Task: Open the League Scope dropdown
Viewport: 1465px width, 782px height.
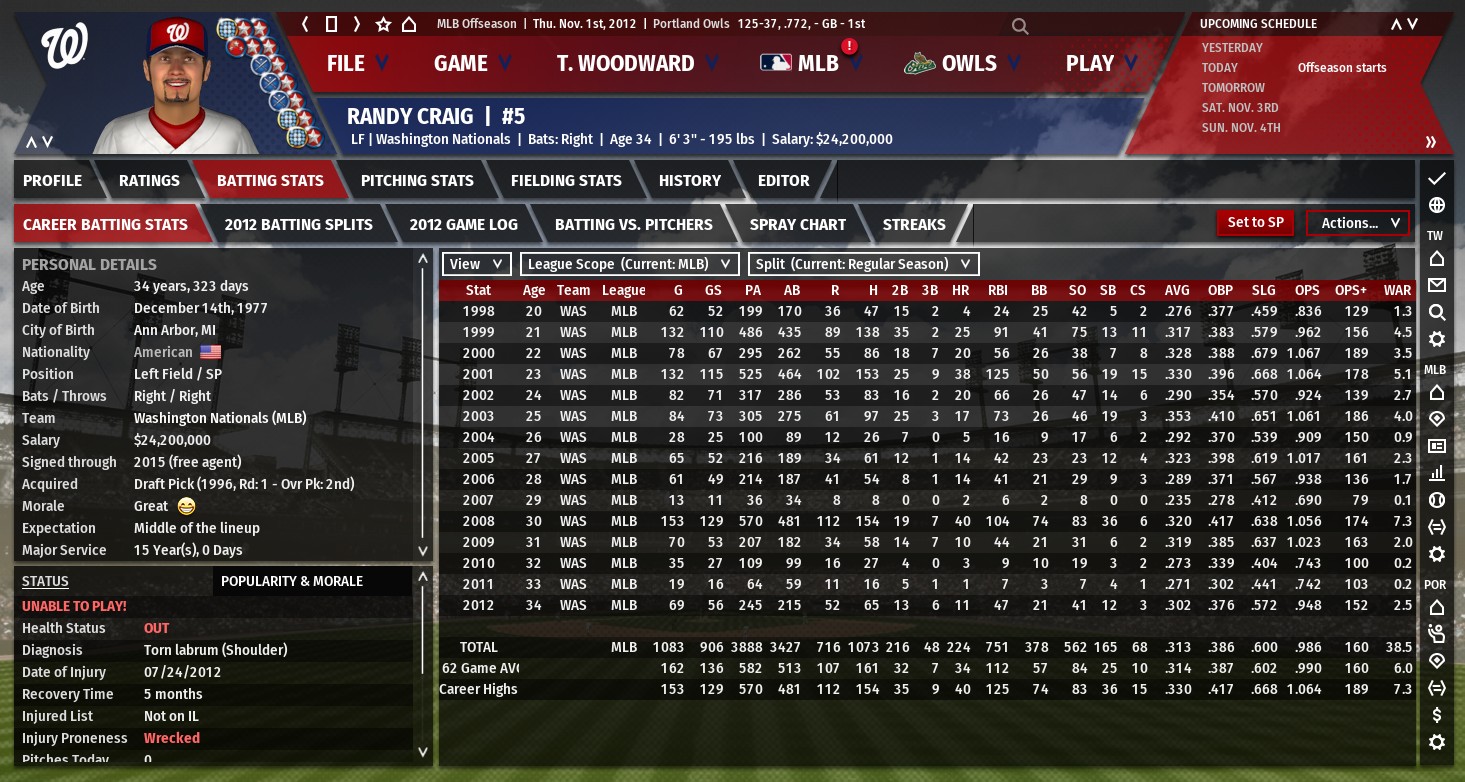Action: pyautogui.click(x=629, y=264)
